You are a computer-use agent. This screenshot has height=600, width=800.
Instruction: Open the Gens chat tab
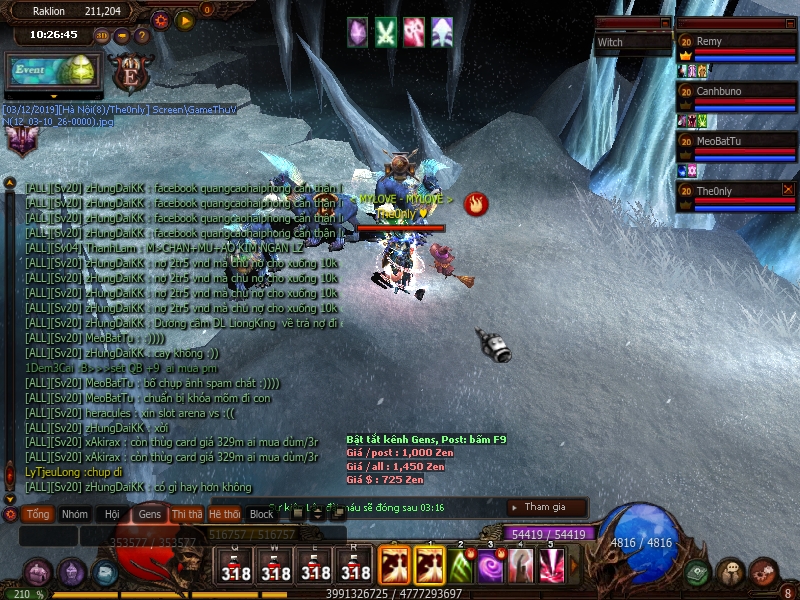pos(149,514)
